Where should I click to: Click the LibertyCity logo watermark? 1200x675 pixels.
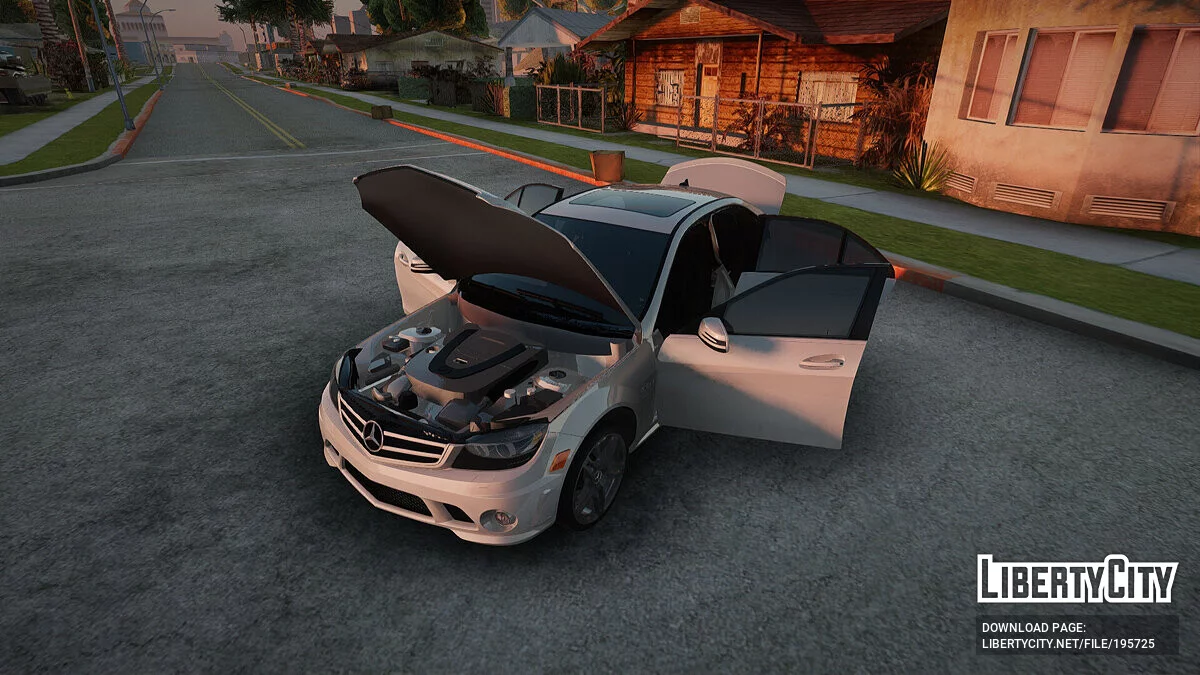pyautogui.click(x=1076, y=579)
